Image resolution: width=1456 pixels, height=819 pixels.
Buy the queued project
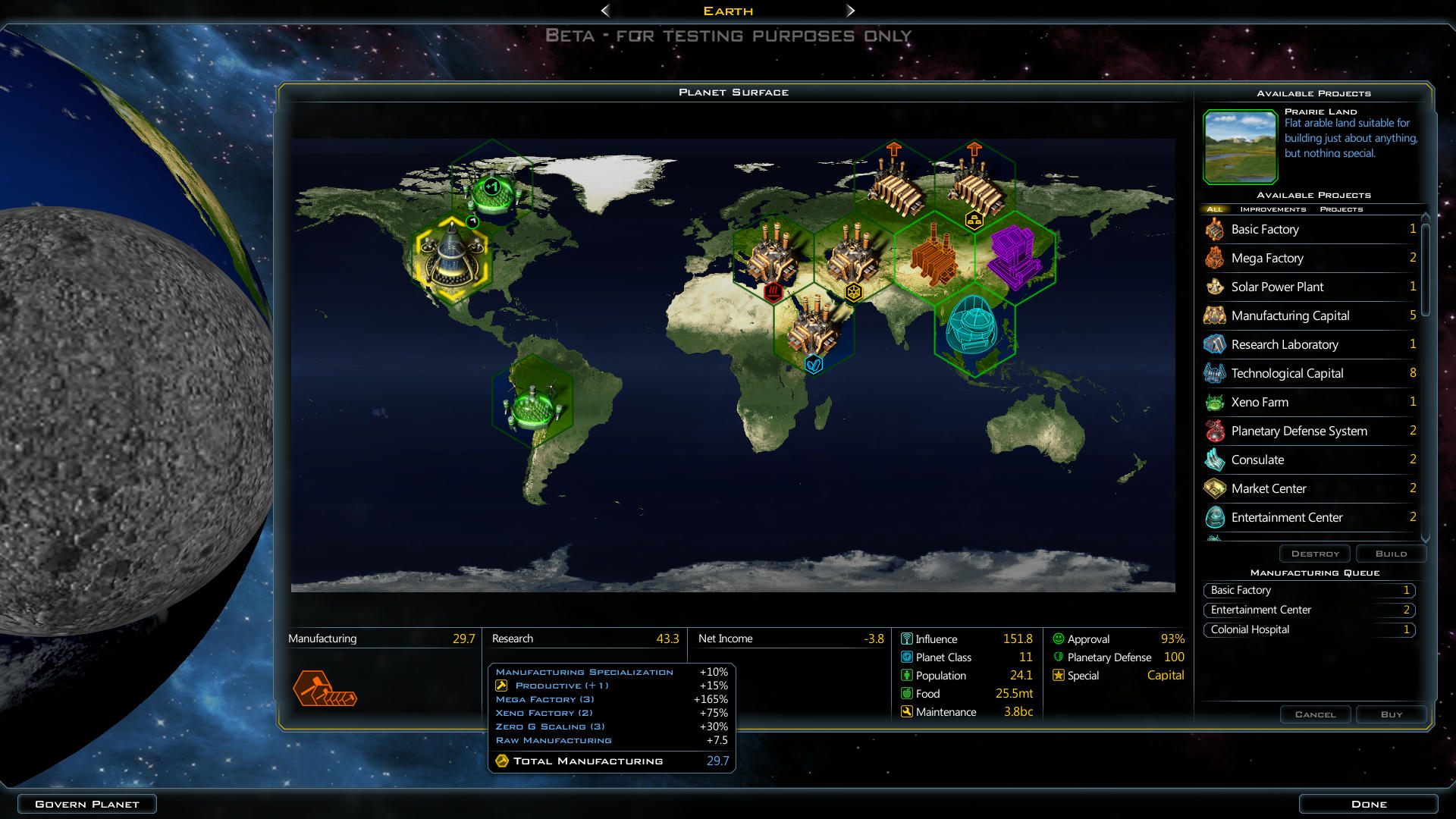(1391, 714)
